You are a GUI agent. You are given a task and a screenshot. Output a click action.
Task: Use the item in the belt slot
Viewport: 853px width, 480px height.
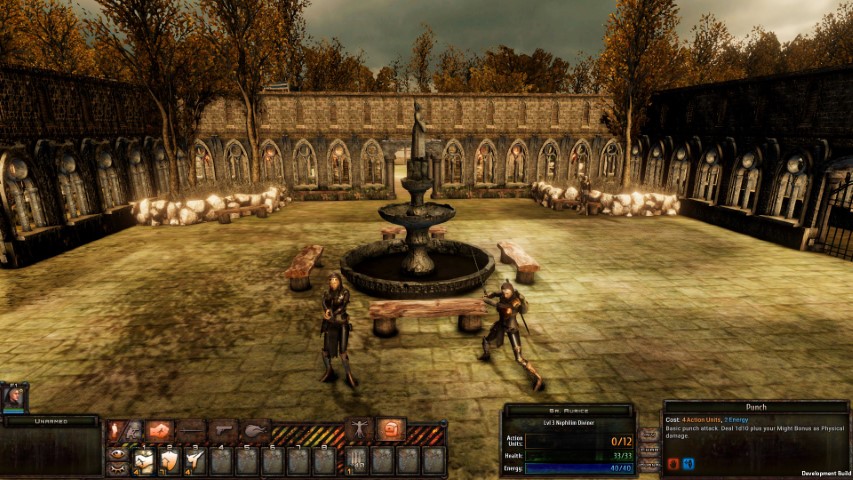357,460
